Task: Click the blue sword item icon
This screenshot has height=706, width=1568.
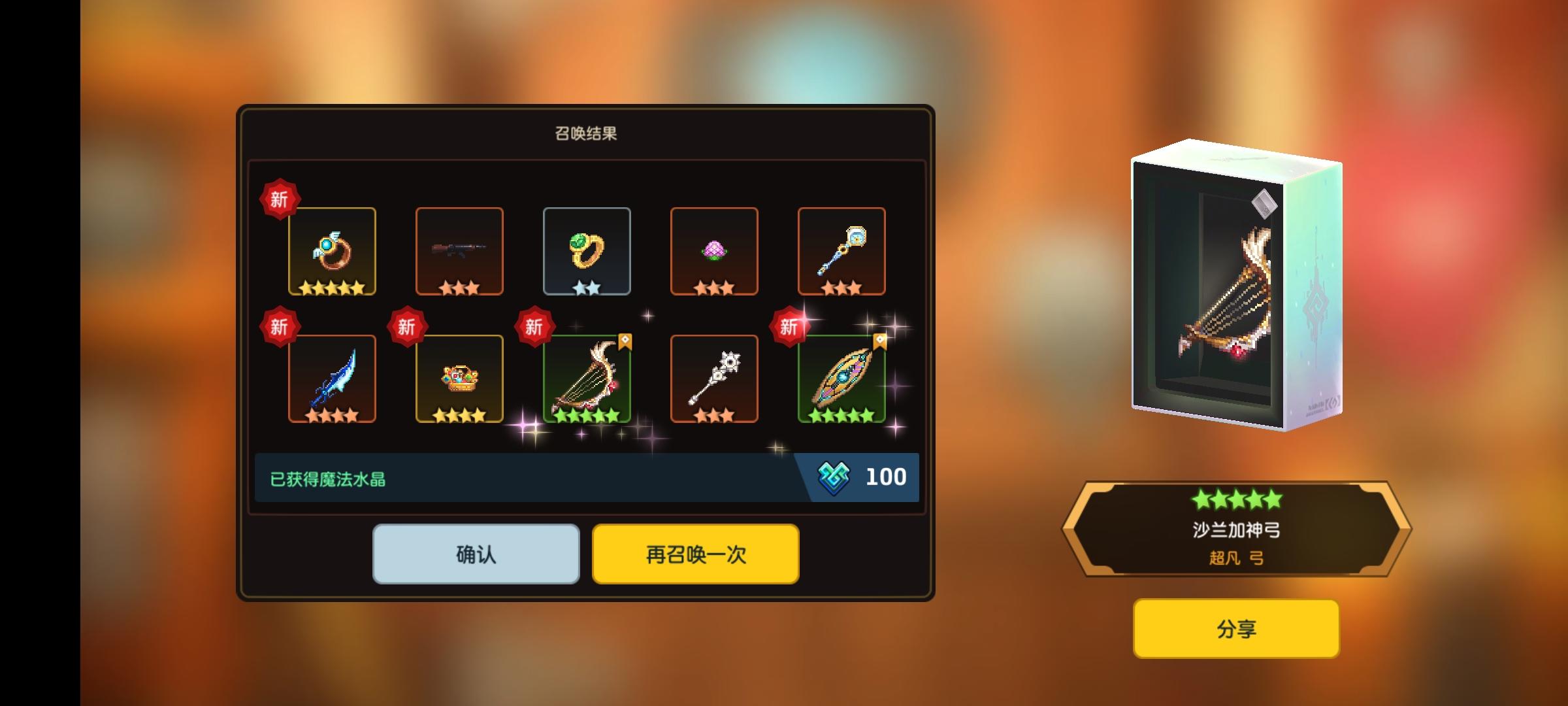Action: (331, 379)
